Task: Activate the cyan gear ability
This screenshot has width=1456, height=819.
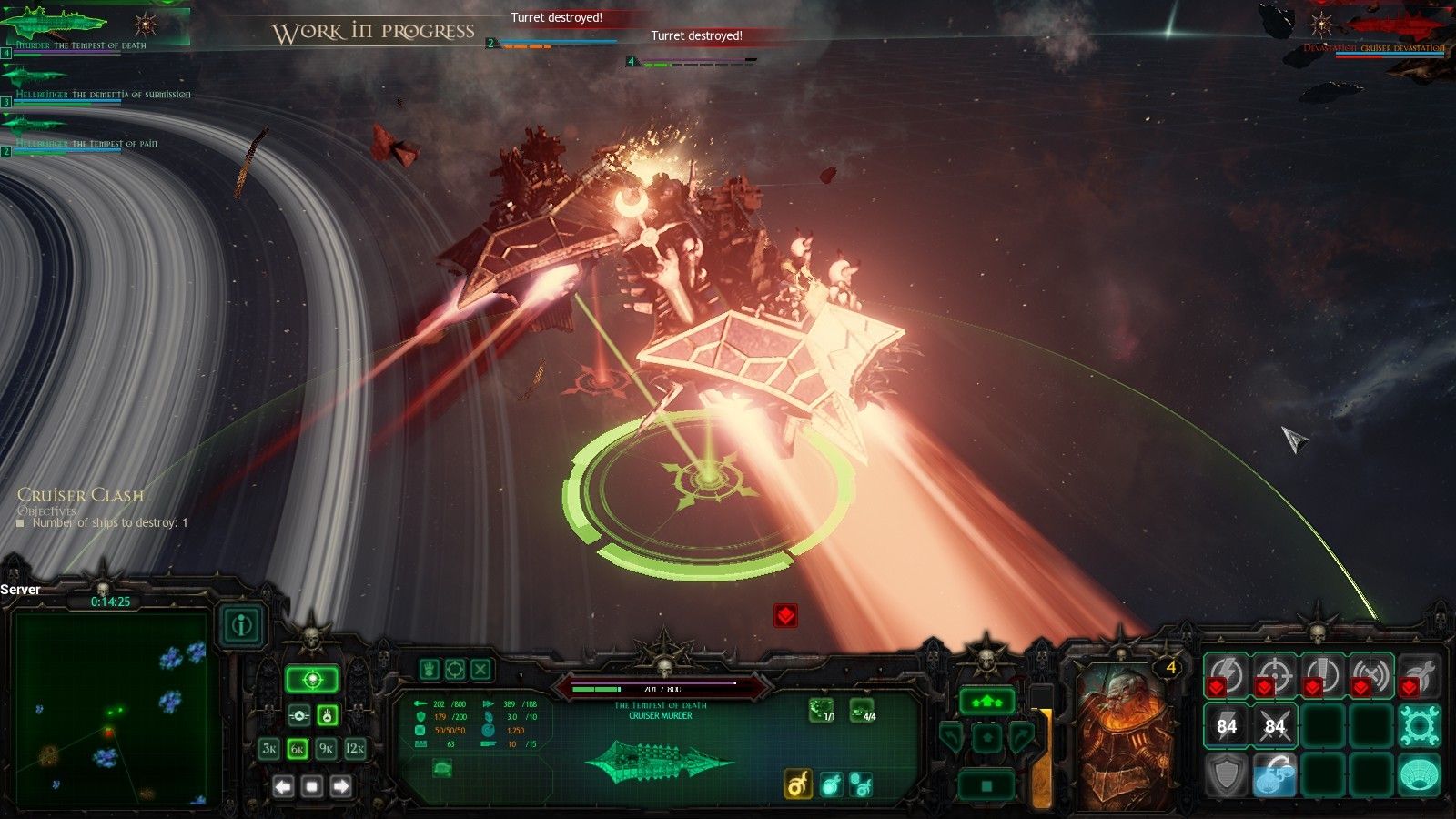Action: (1419, 725)
